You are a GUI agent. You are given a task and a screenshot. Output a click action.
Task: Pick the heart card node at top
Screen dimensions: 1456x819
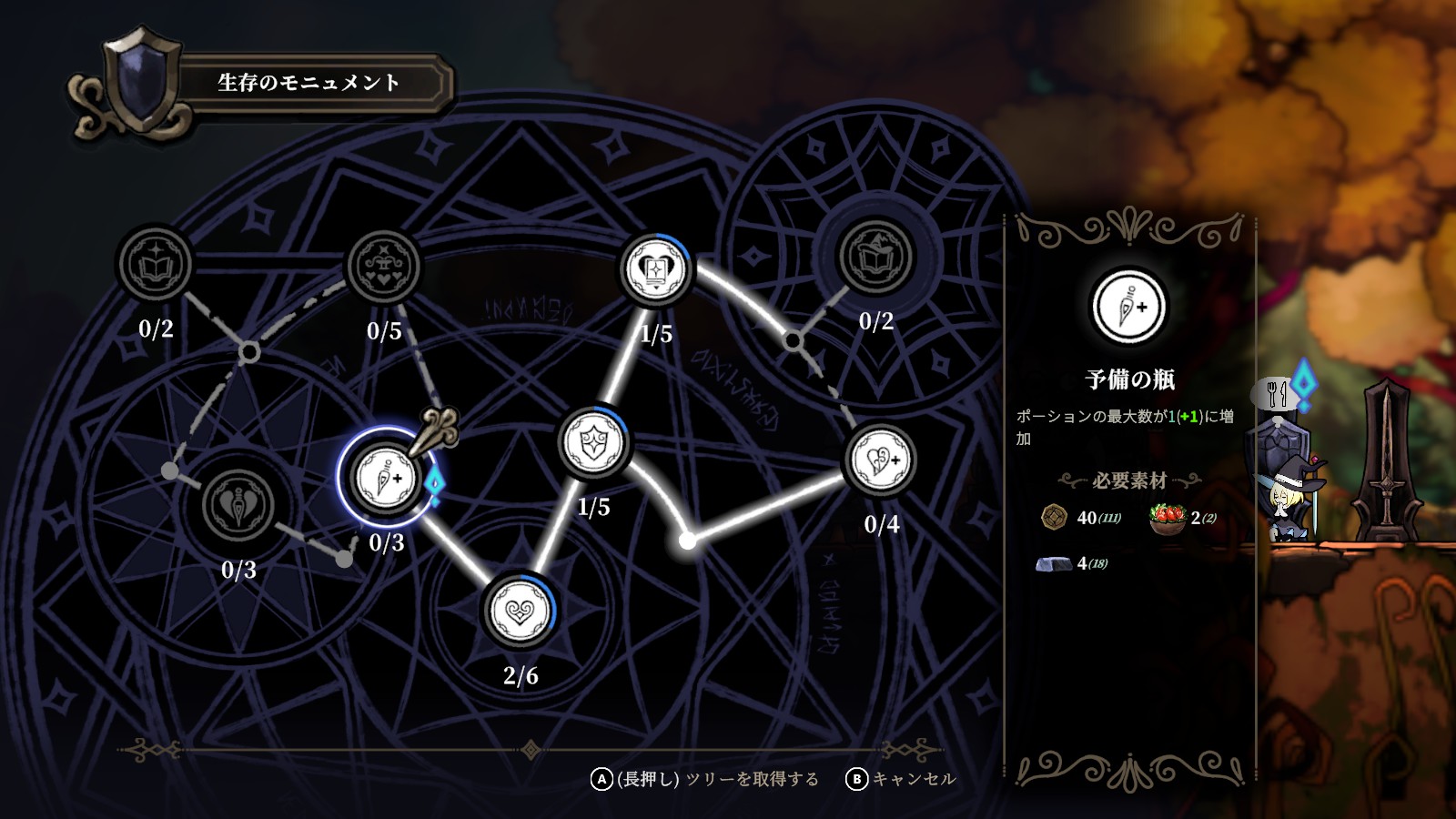tap(655, 269)
